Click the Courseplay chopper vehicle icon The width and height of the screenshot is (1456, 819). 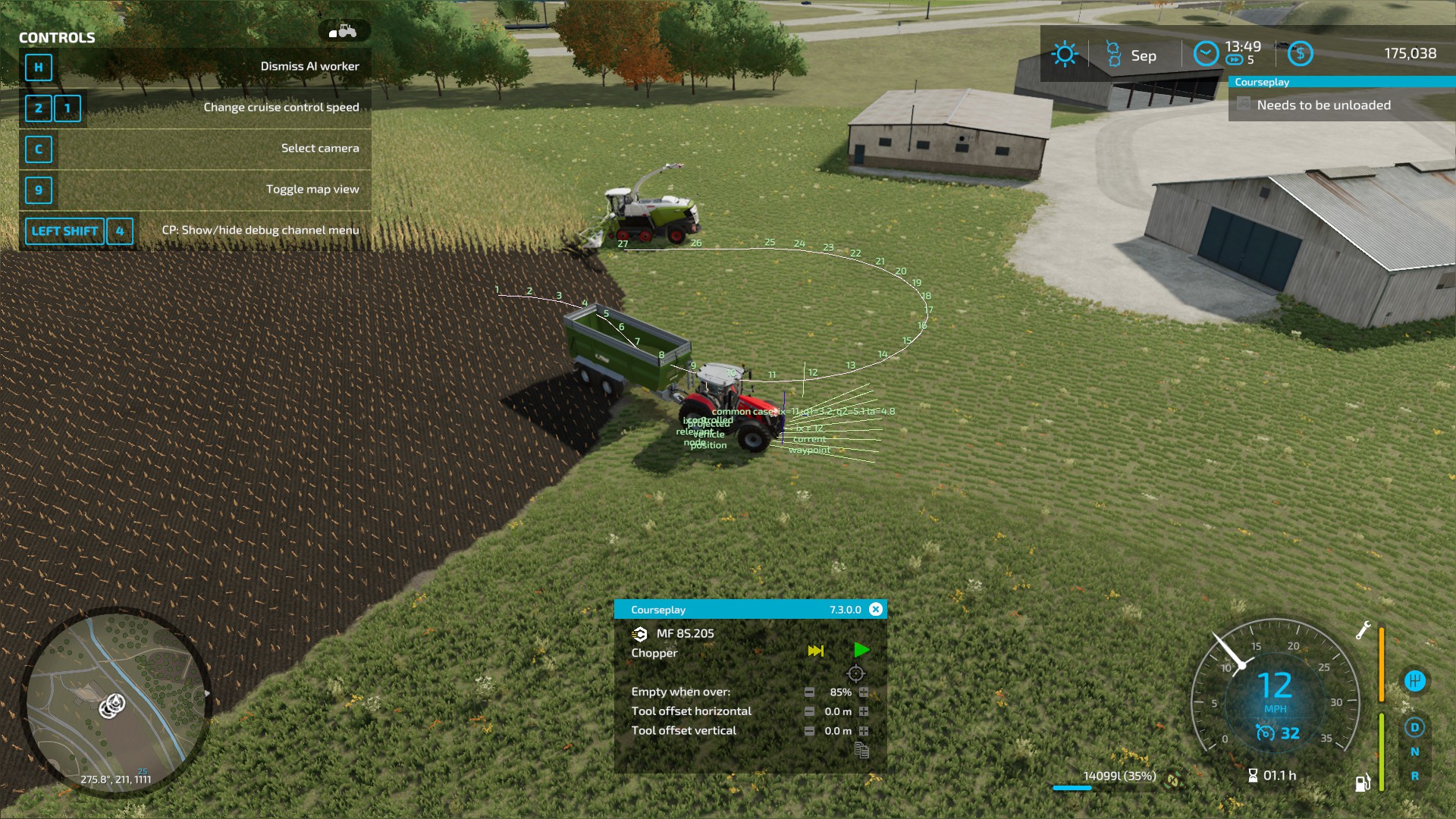point(639,634)
